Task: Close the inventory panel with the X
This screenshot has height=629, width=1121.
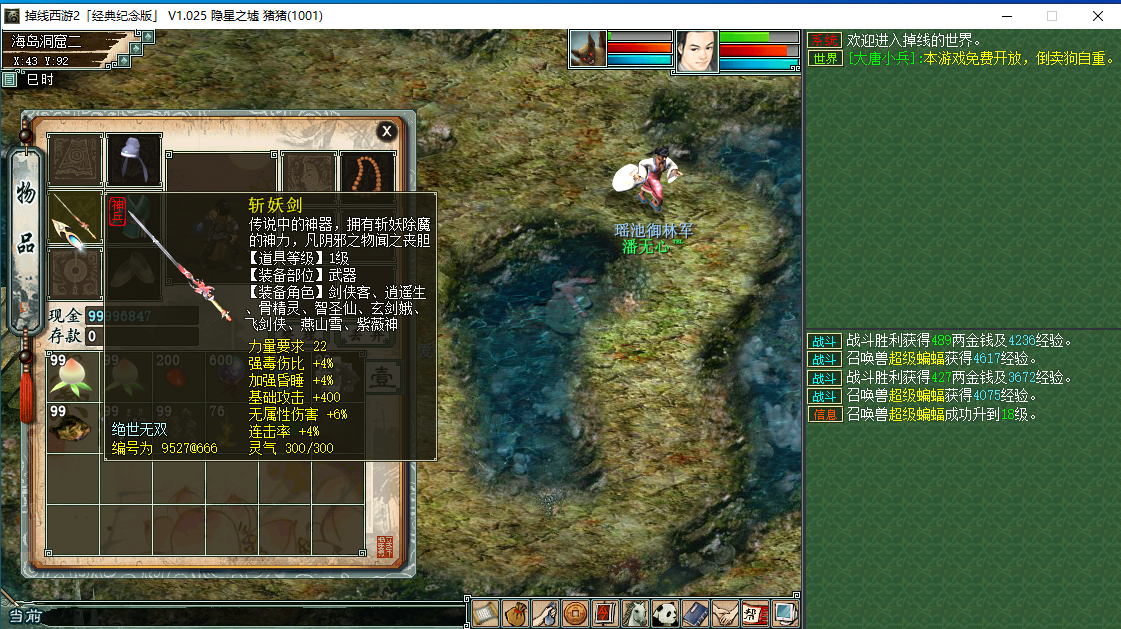Action: tap(387, 131)
